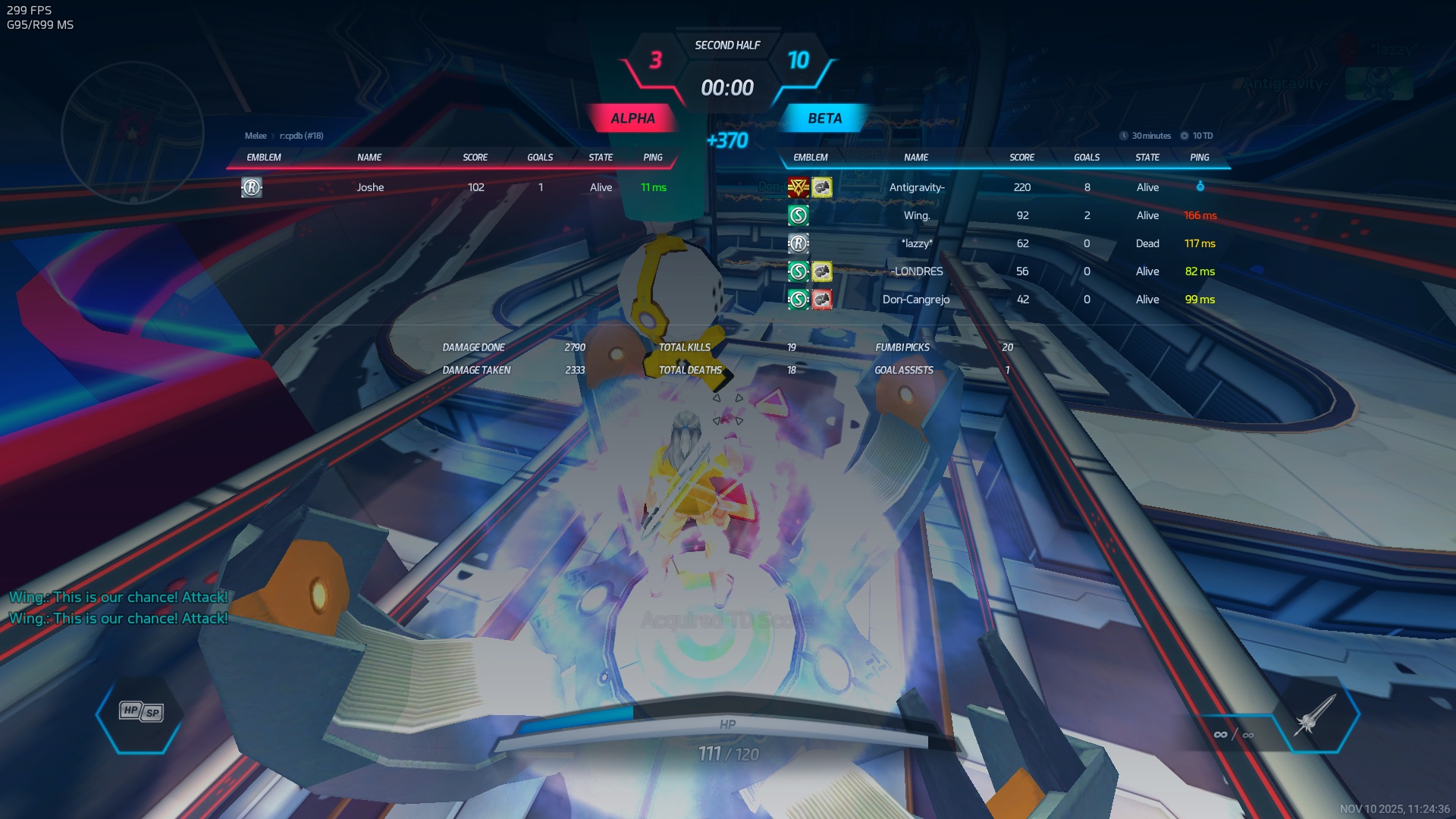Viewport: 1456px width, 819px height.
Task: Open the circular minimap
Action: pos(133,133)
